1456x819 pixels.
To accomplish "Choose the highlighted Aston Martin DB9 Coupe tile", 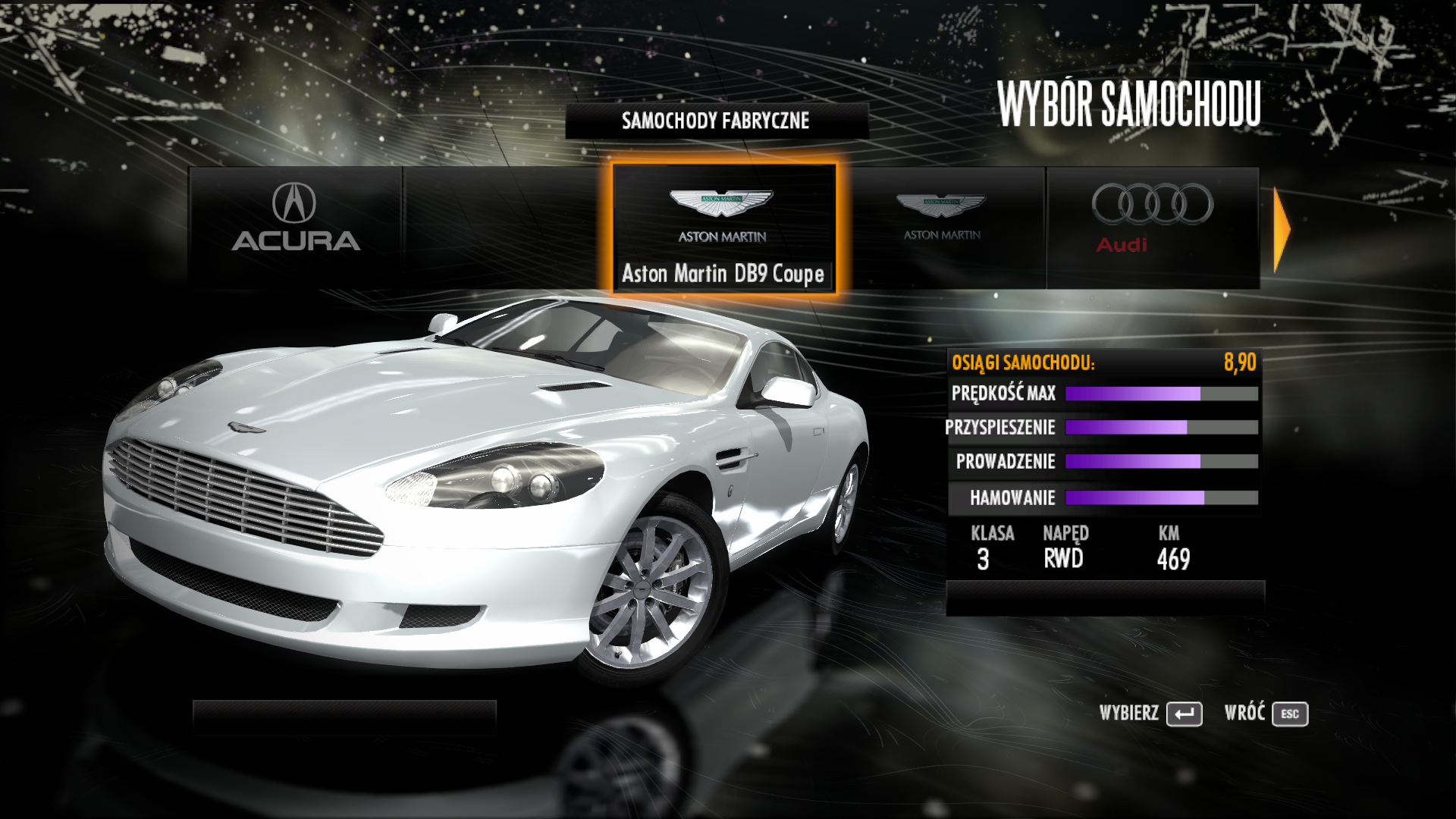I will pos(723,227).
